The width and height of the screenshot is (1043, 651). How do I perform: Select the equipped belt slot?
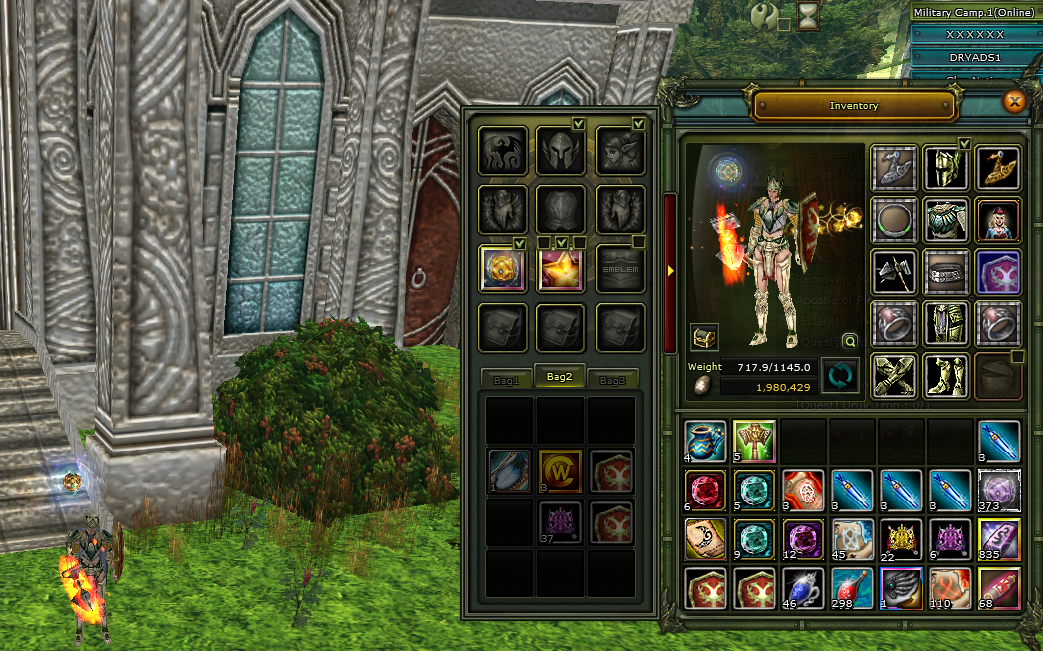[x=946, y=270]
